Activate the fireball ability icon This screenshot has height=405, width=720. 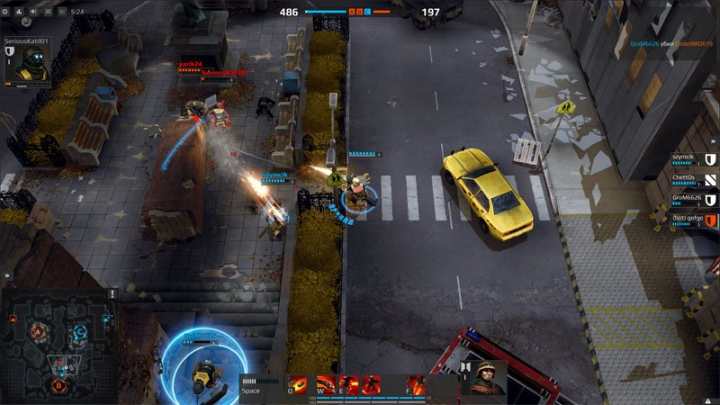click(298, 385)
